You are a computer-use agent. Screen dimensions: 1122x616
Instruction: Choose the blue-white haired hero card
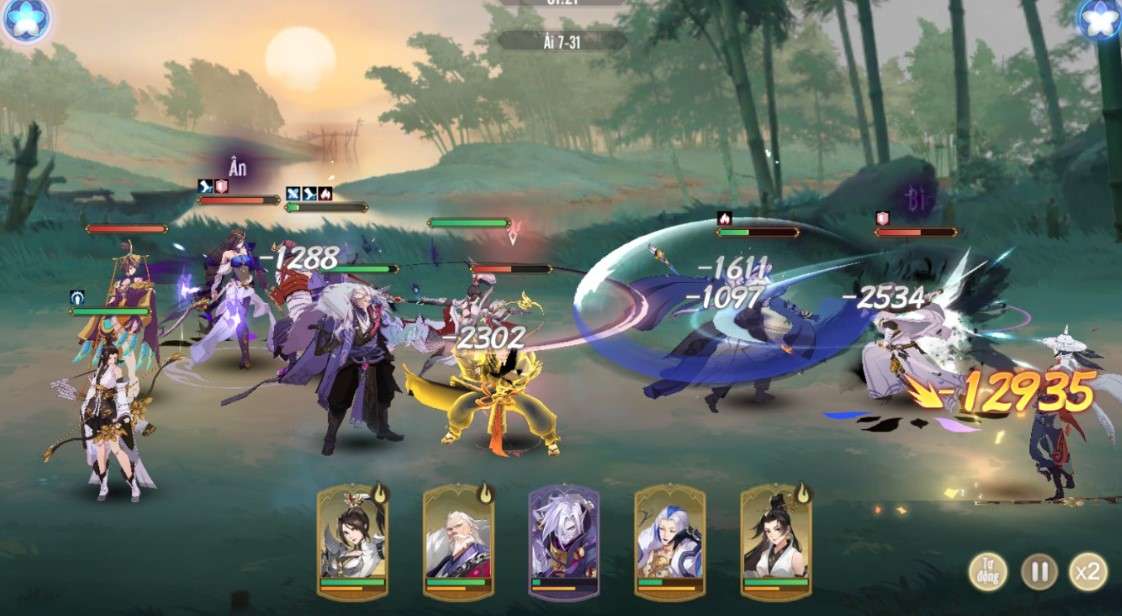click(x=670, y=540)
